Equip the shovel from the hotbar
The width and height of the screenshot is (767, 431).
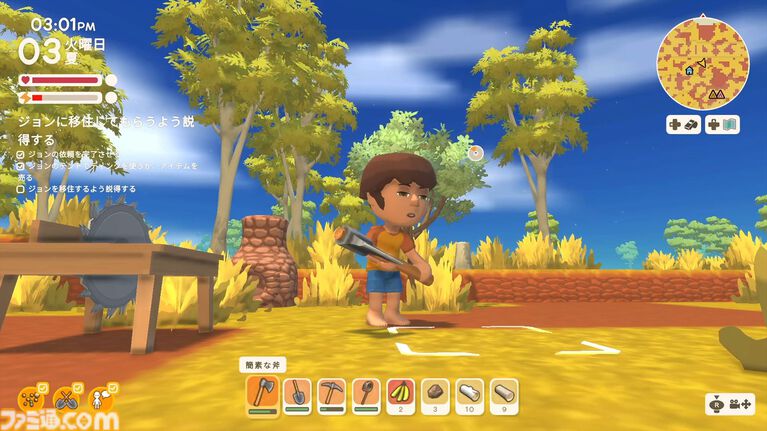tap(296, 393)
